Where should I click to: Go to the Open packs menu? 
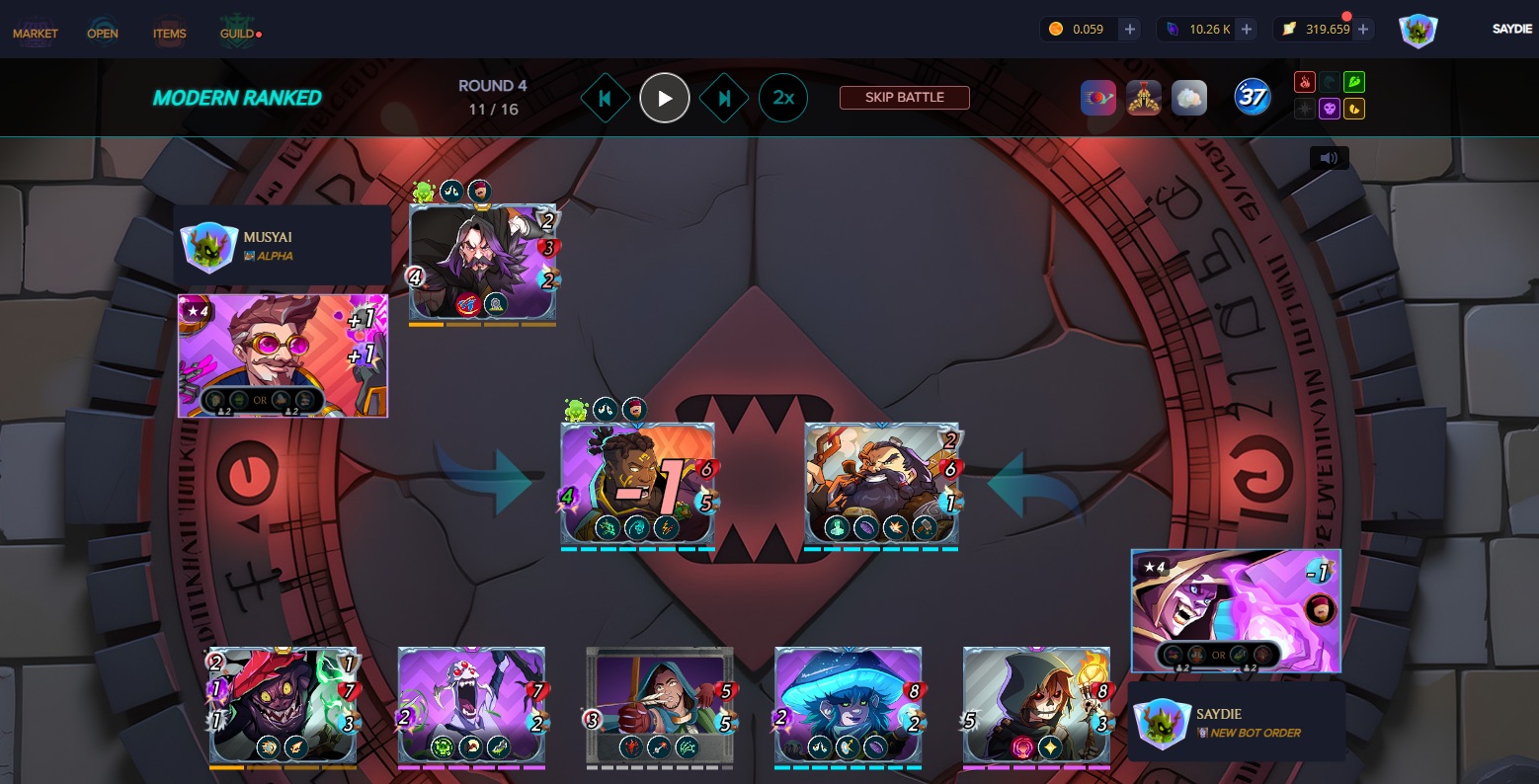[103, 34]
